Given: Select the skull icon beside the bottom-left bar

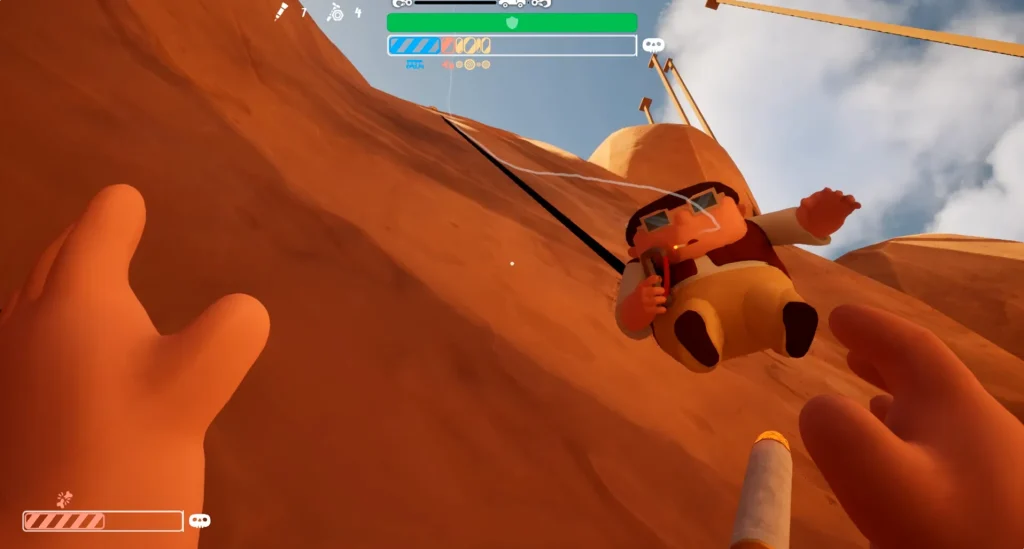Looking at the screenshot, I should click(x=200, y=521).
